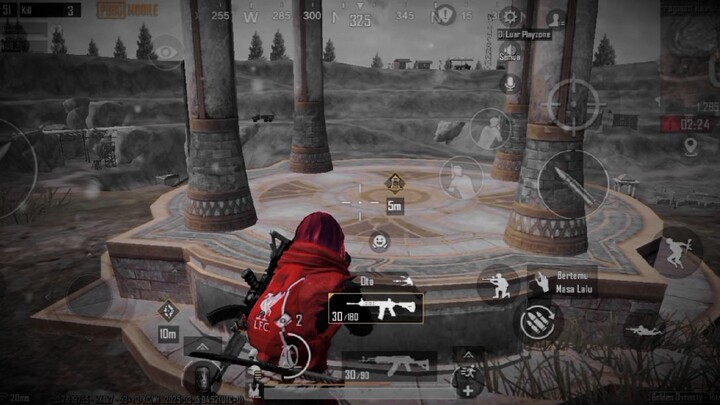Fire using the bullet shoot button

(x=573, y=184)
